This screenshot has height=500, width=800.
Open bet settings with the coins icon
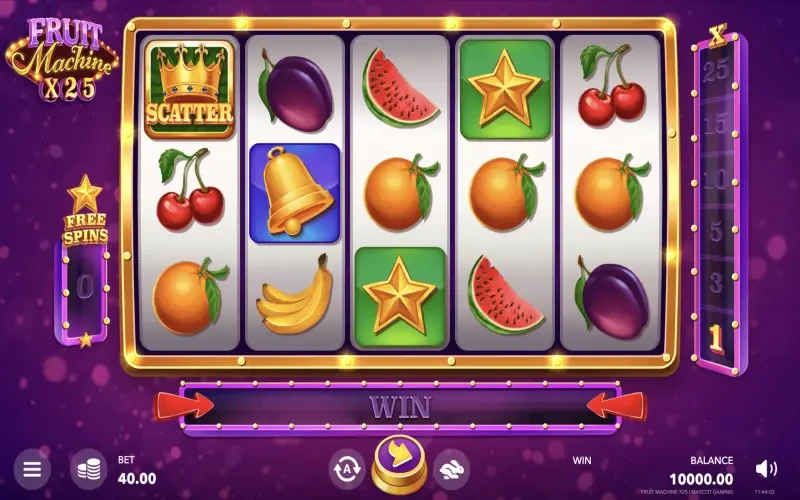click(x=89, y=468)
